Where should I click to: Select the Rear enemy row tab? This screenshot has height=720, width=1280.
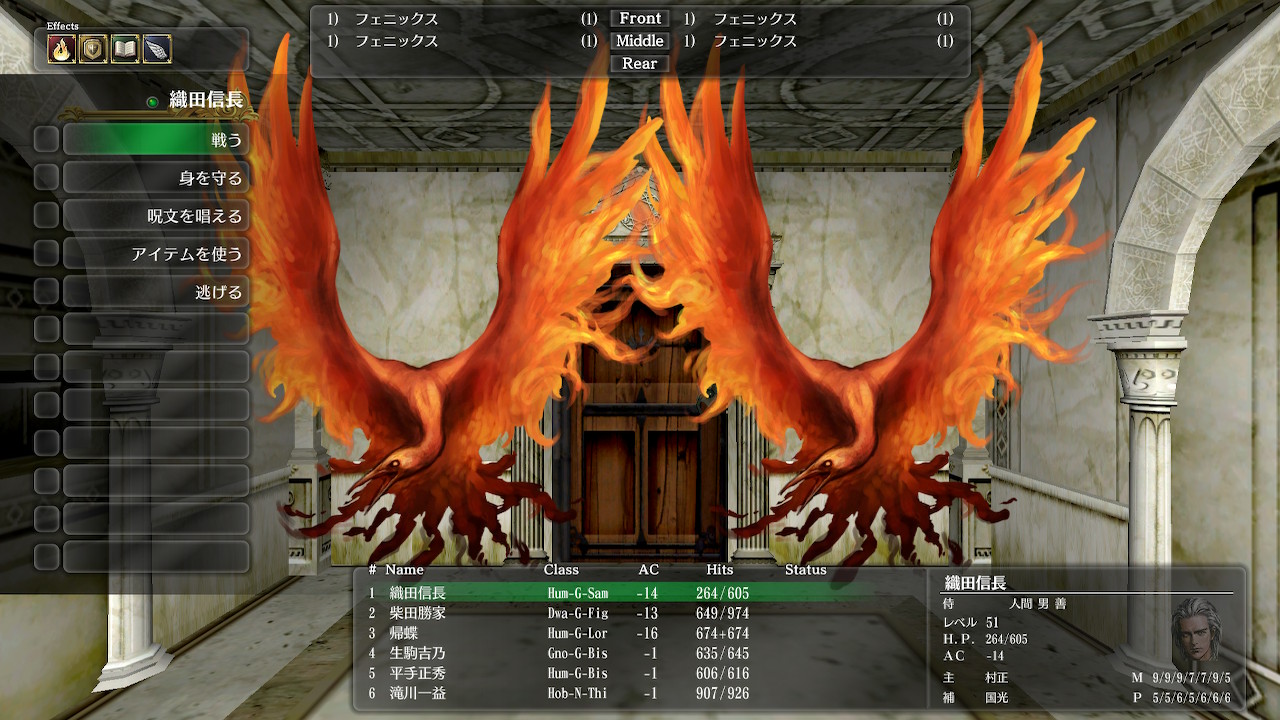638,63
